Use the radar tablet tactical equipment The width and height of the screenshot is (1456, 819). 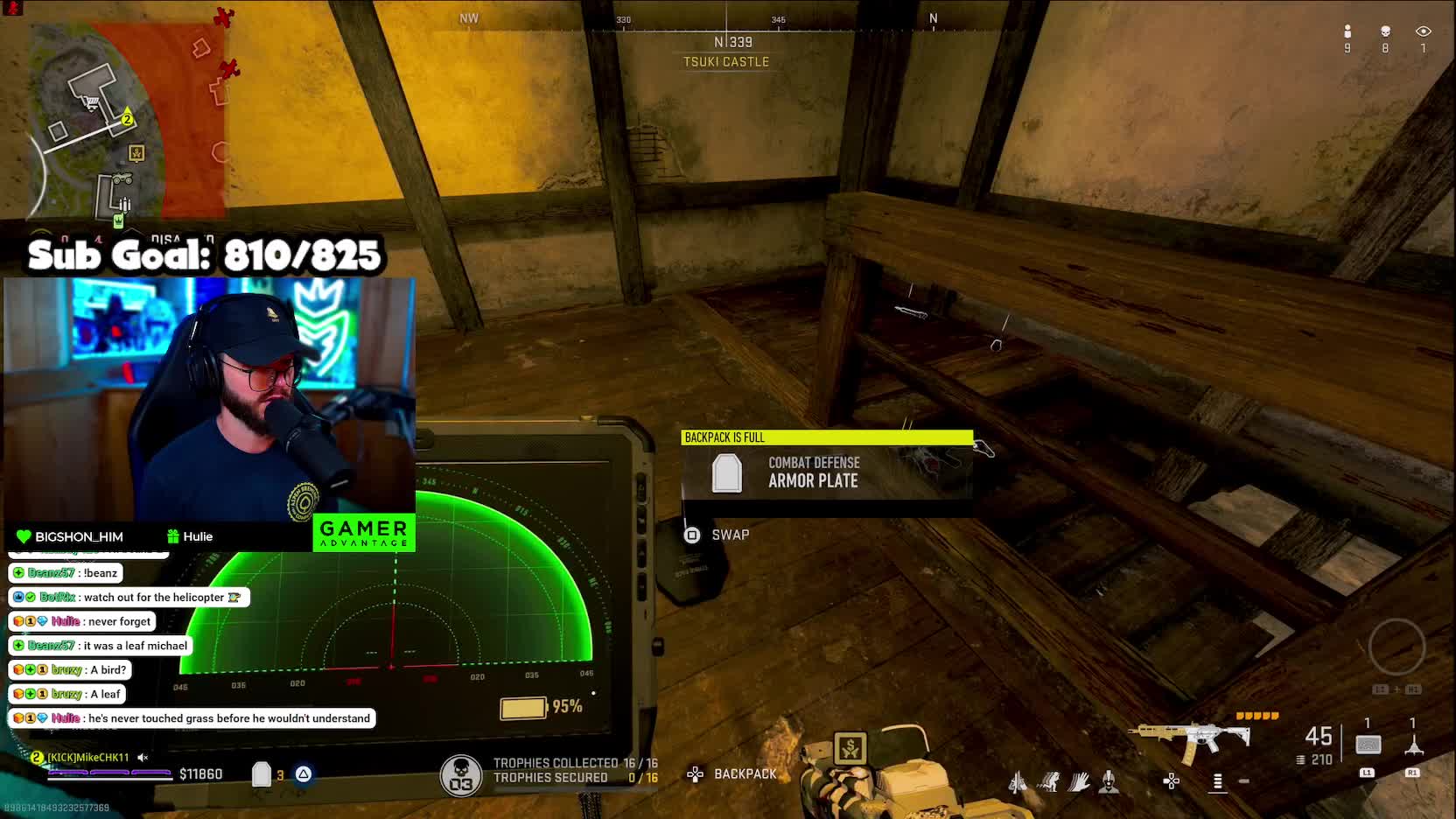click(x=1368, y=745)
